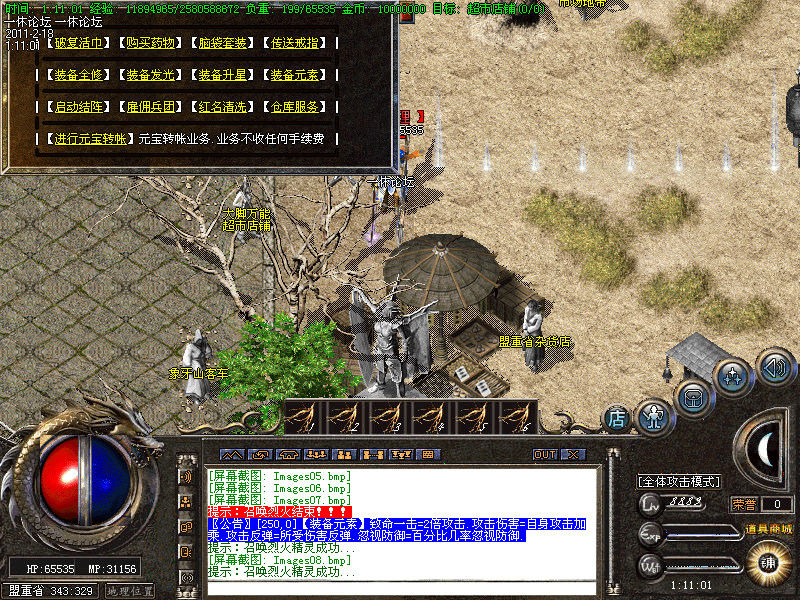Open the 道具商城 item mall
The height and width of the screenshot is (600, 800).
(x=767, y=528)
